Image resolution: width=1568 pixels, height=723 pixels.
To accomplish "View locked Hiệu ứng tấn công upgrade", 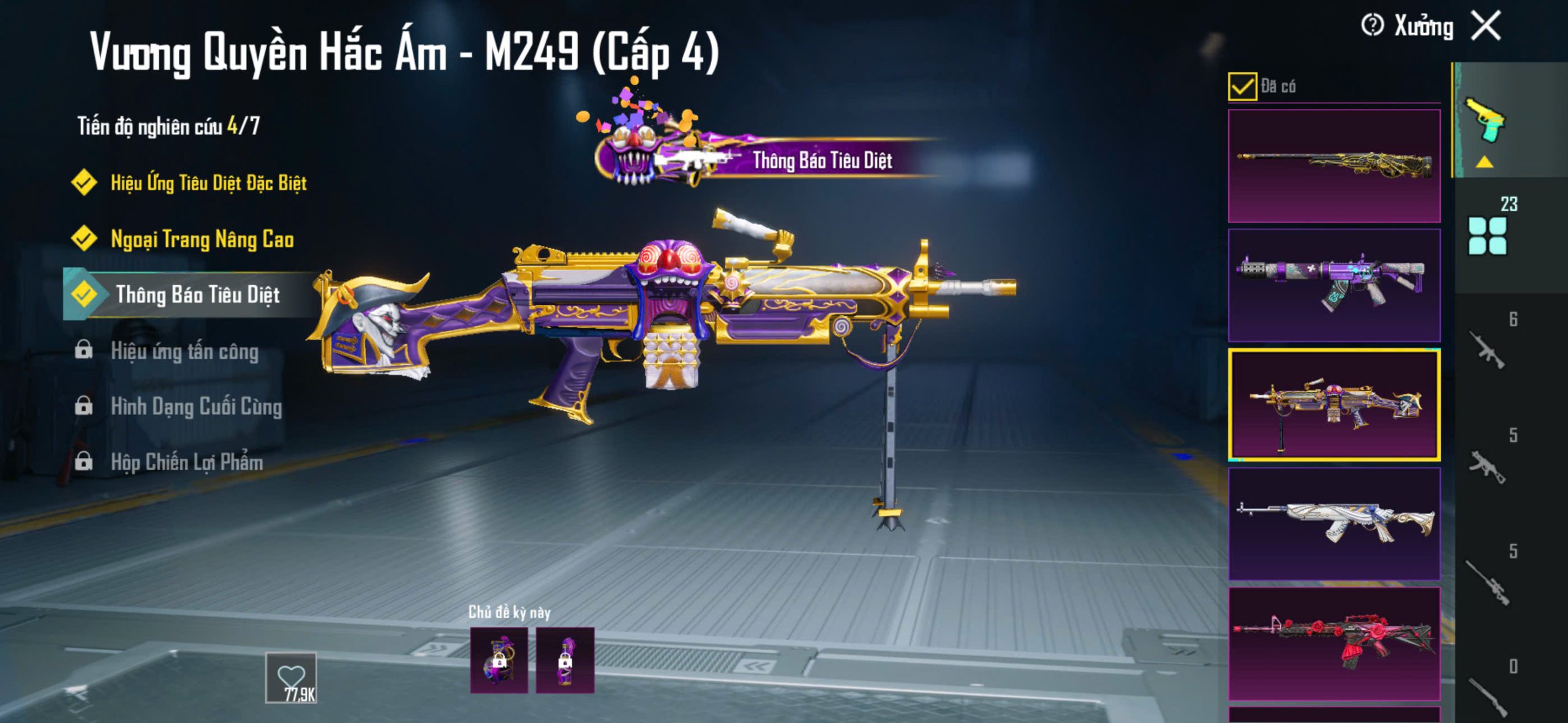I will click(184, 351).
